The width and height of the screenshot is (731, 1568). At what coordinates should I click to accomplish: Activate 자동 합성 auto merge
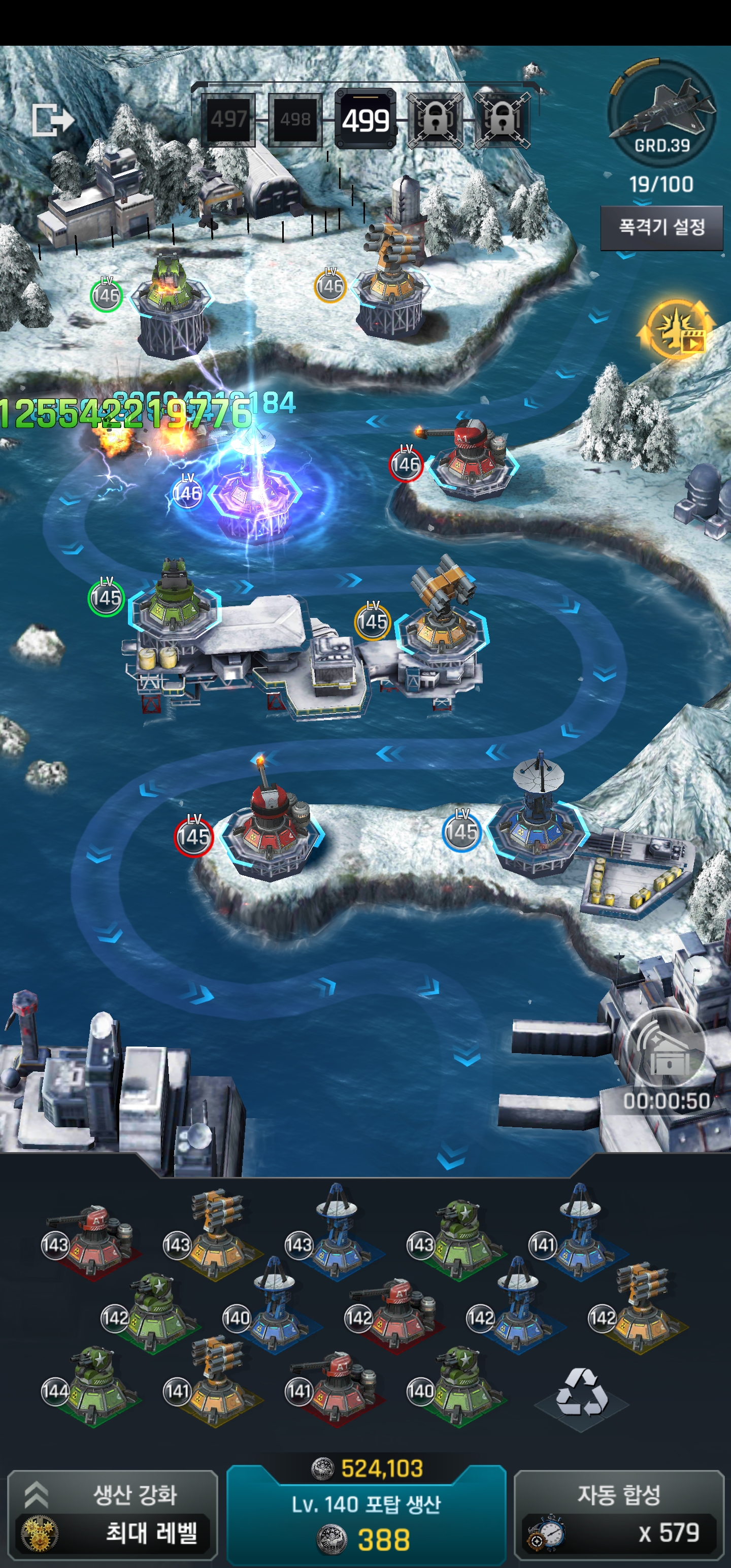pyautogui.click(x=618, y=1513)
